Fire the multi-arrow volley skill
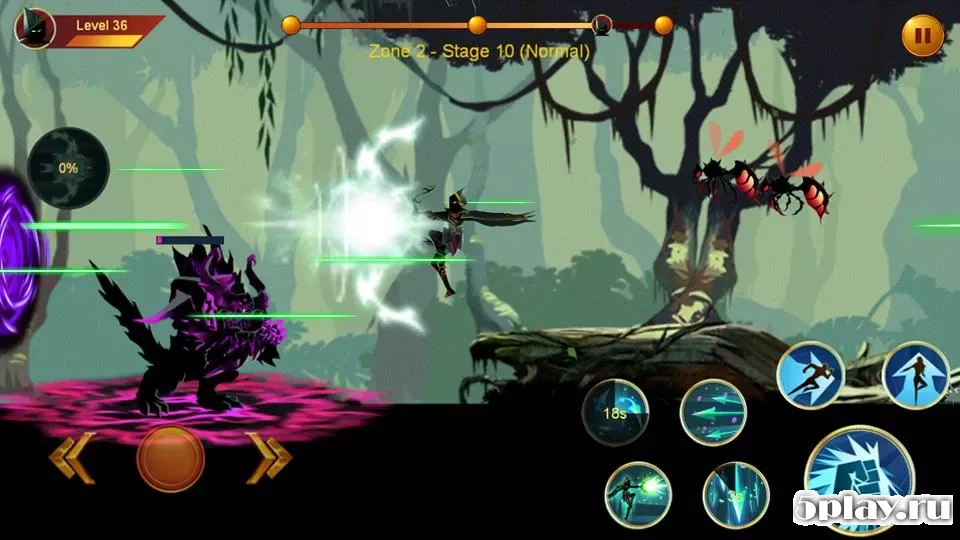This screenshot has height=540, width=960. 713,412
